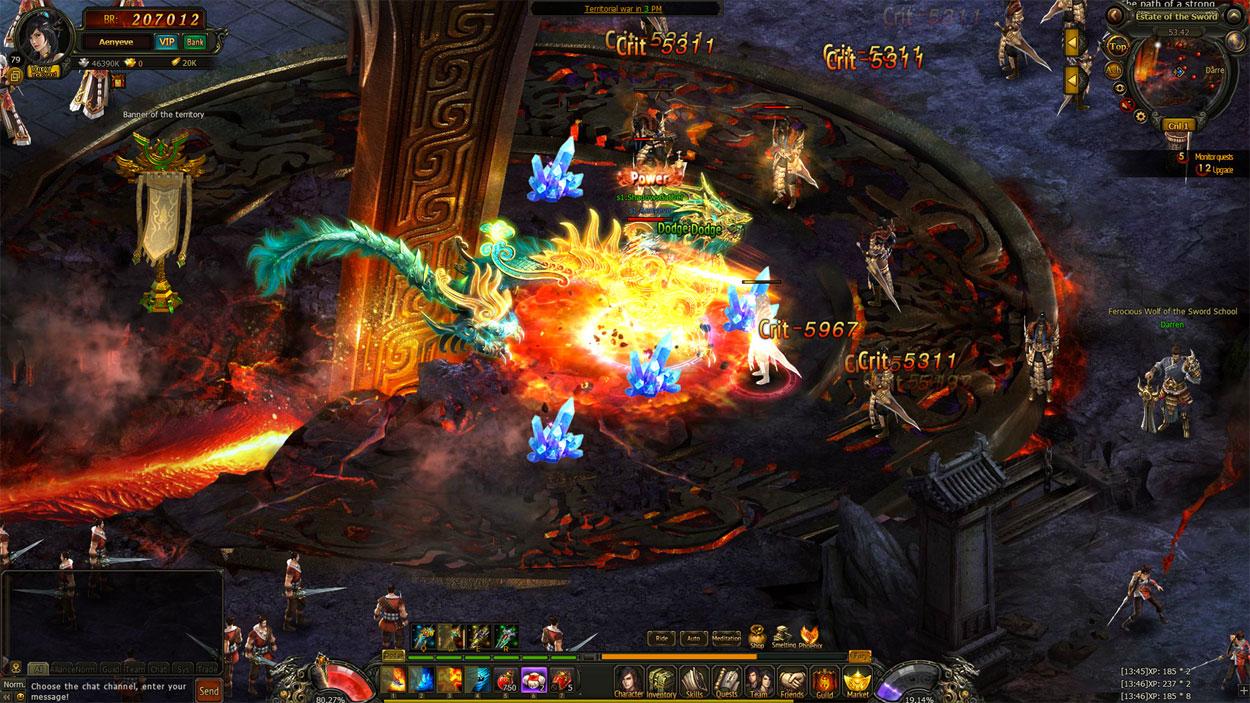
Task: Click the Send chat button
Action: click(209, 690)
